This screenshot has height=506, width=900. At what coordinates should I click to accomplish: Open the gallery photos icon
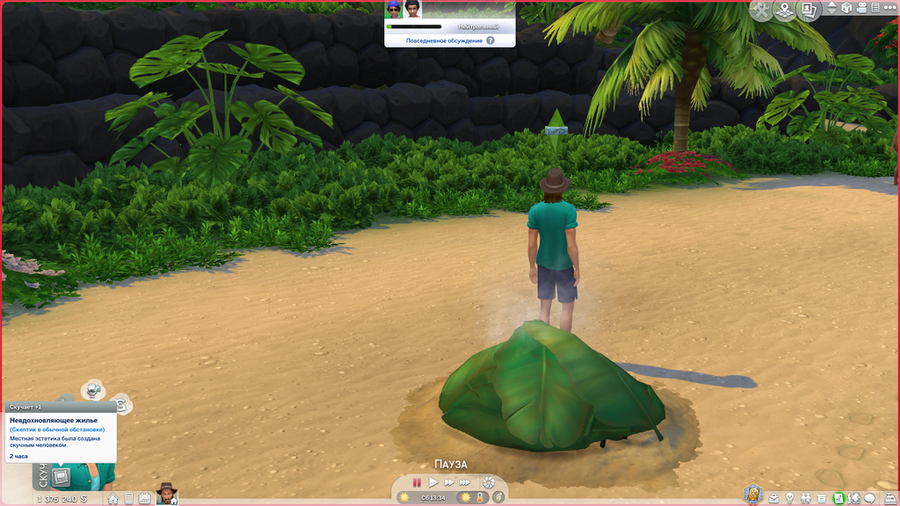click(x=809, y=10)
